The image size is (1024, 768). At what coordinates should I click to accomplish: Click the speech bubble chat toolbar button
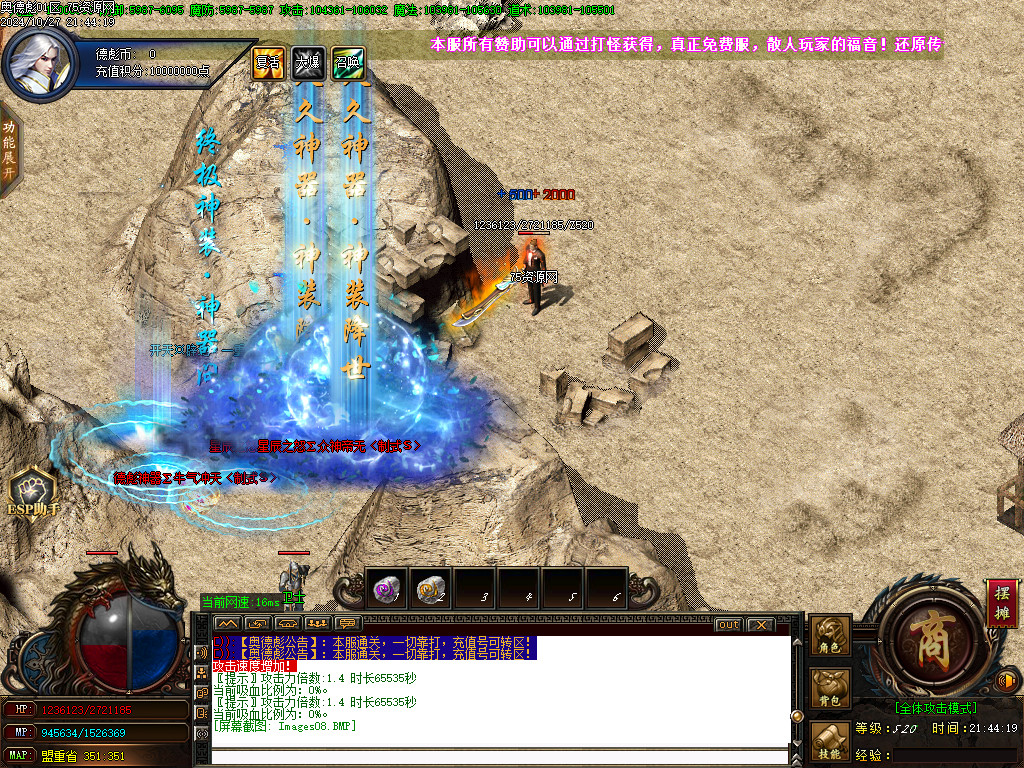(x=349, y=625)
